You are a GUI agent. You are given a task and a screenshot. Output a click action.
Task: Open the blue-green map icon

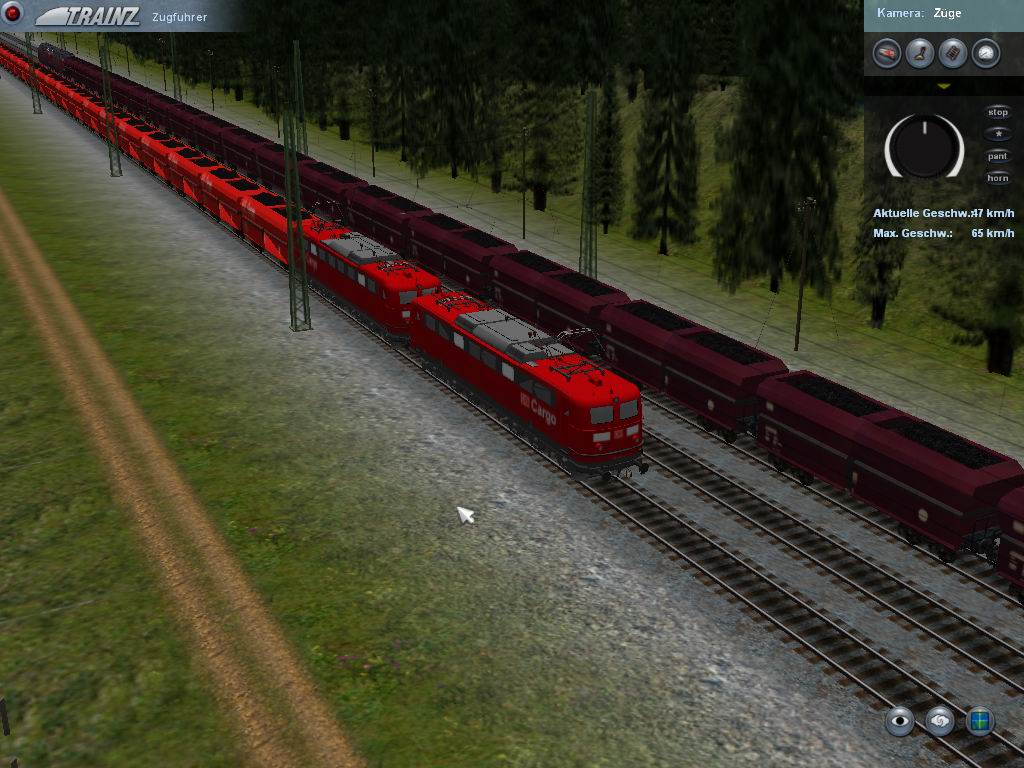point(980,720)
